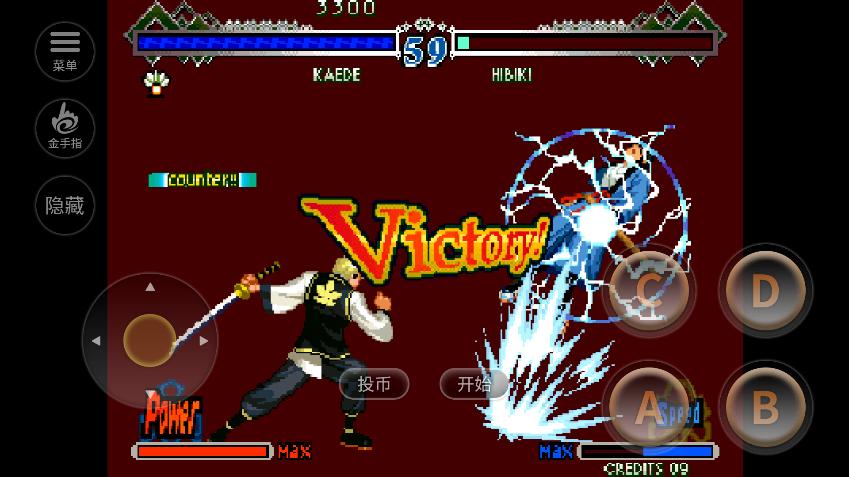Tap the virtual joystick's center knob

150,341
